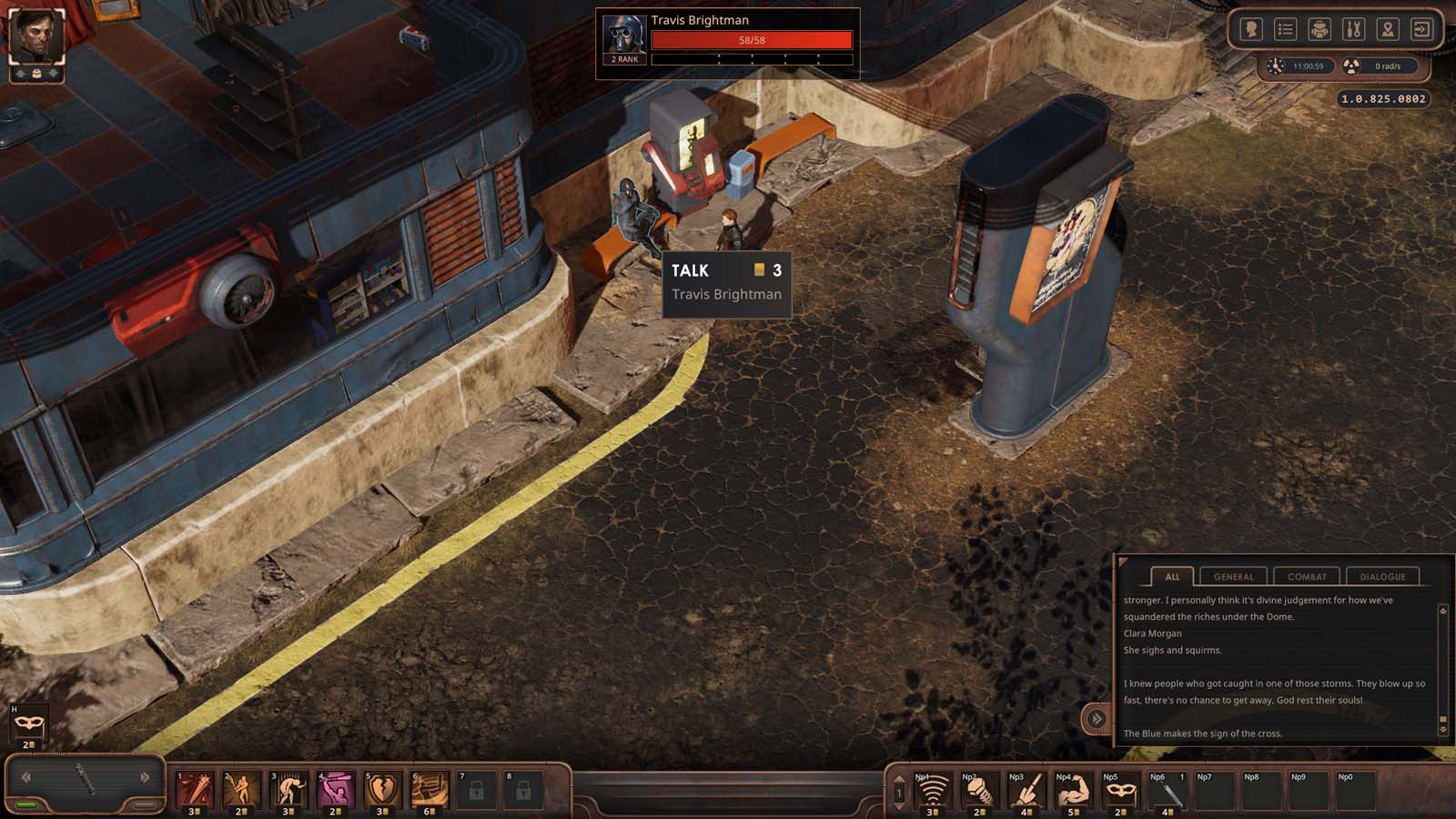Switch to the COMBAT log tab
1456x819 pixels.
[x=1306, y=576]
